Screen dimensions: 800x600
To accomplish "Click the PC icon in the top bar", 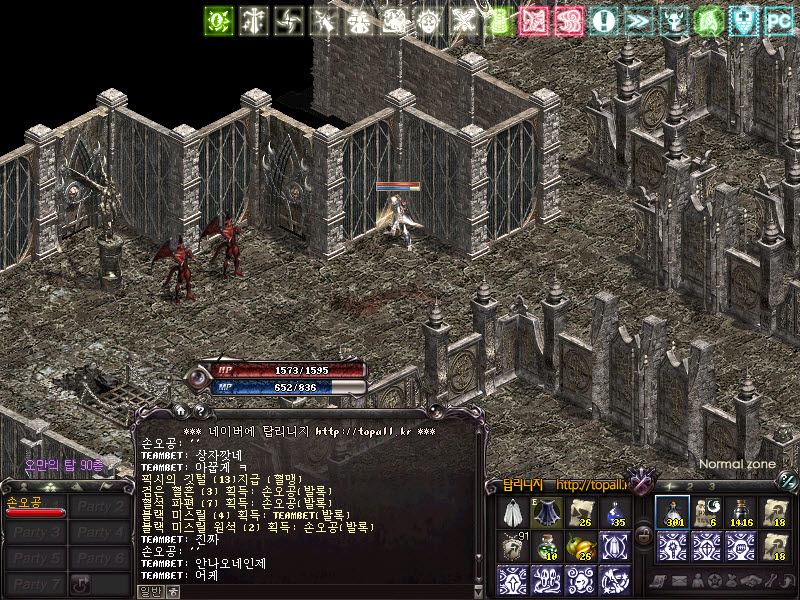I will [778, 21].
